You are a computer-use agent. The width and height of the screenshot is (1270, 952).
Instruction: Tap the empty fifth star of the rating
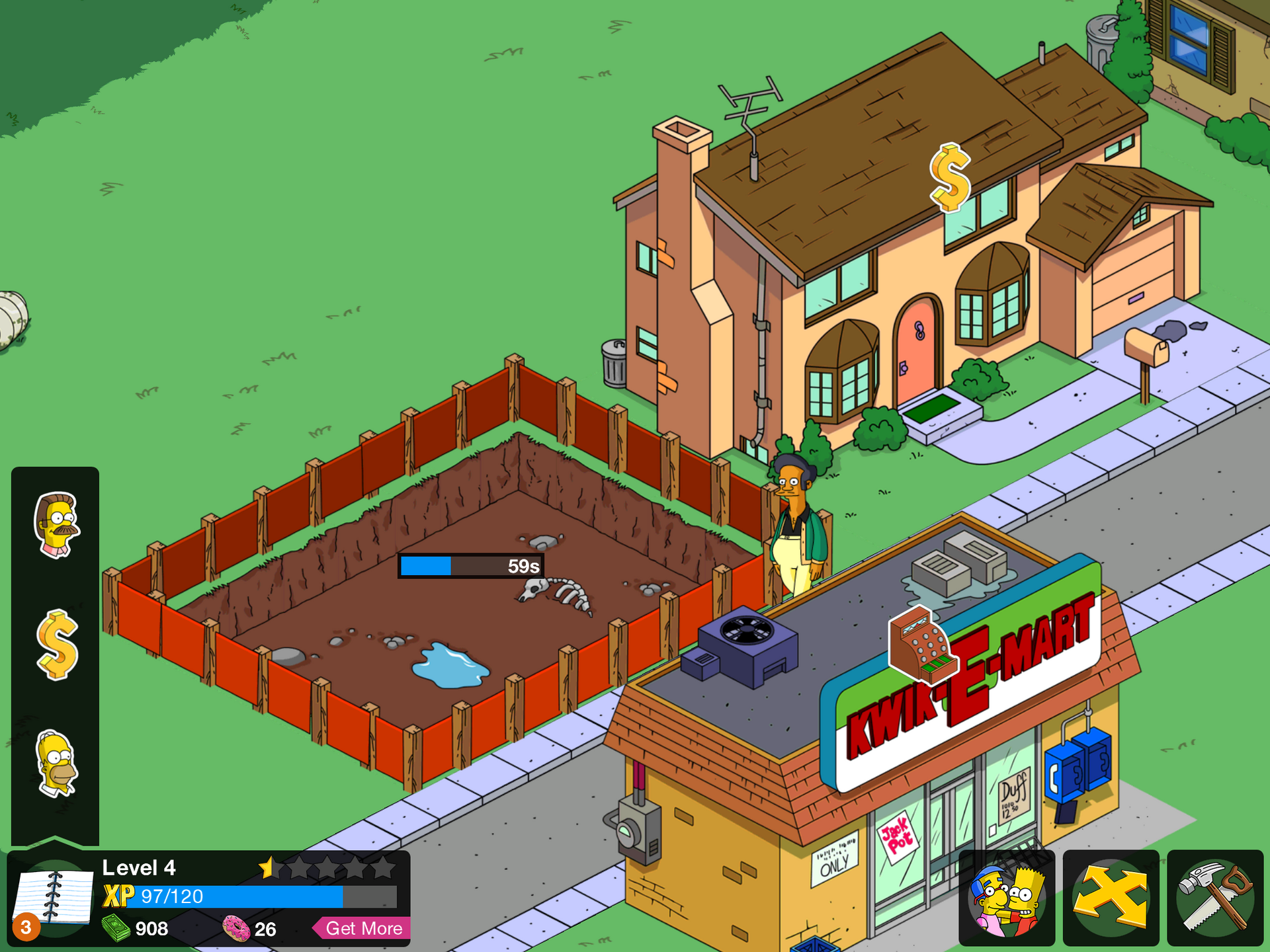[x=384, y=867]
